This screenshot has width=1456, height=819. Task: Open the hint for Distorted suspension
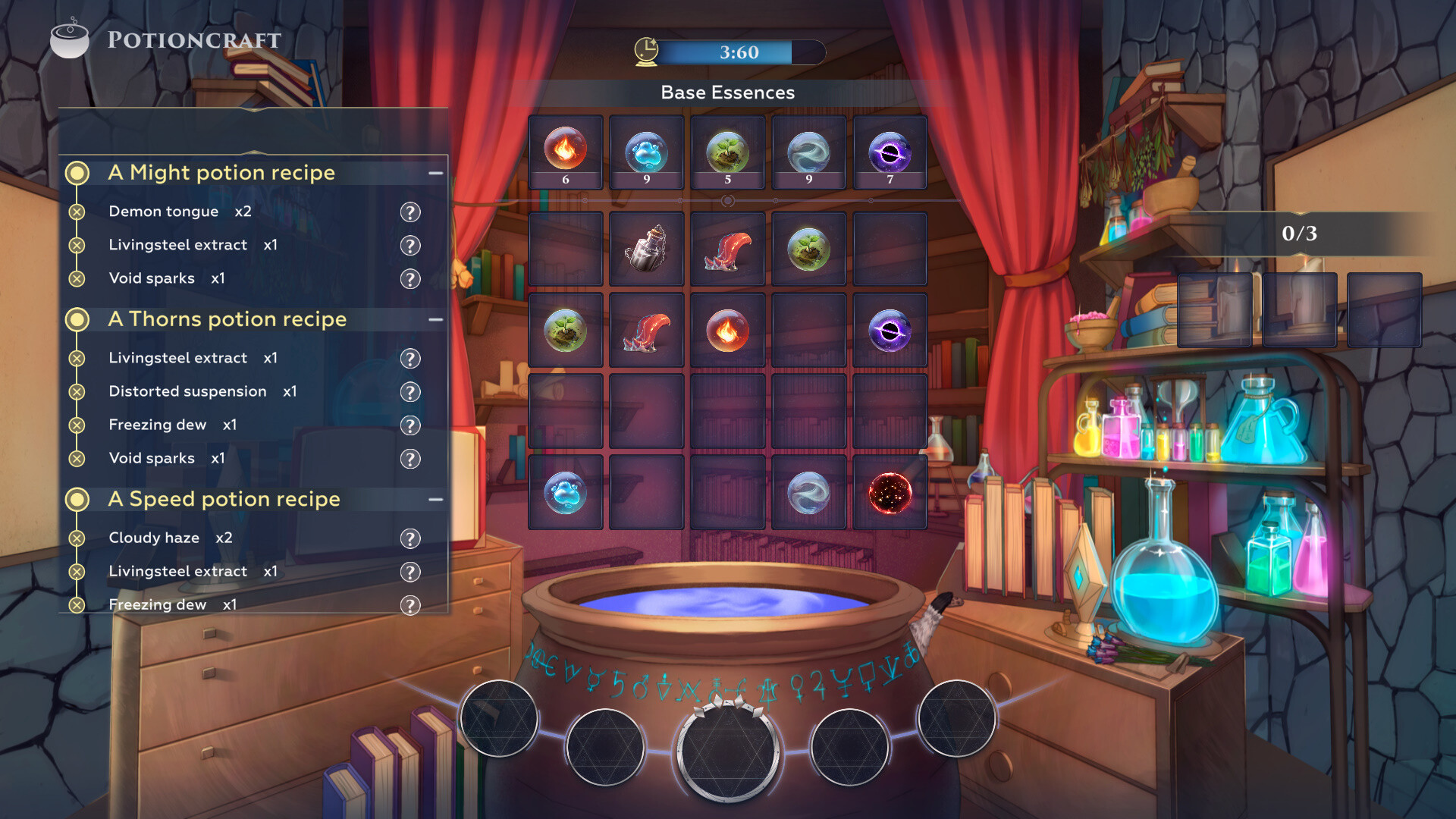[410, 392]
